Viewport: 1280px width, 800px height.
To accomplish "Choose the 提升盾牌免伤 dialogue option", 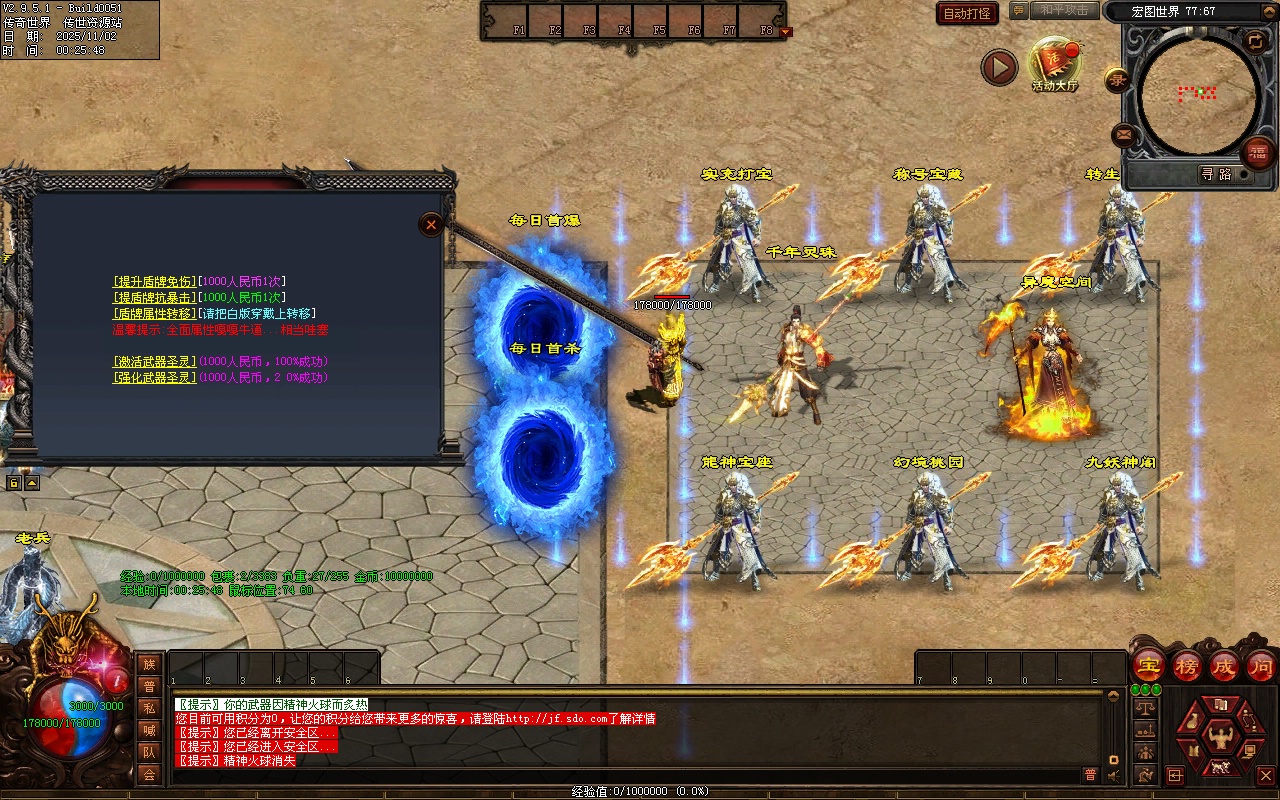I will tap(154, 282).
